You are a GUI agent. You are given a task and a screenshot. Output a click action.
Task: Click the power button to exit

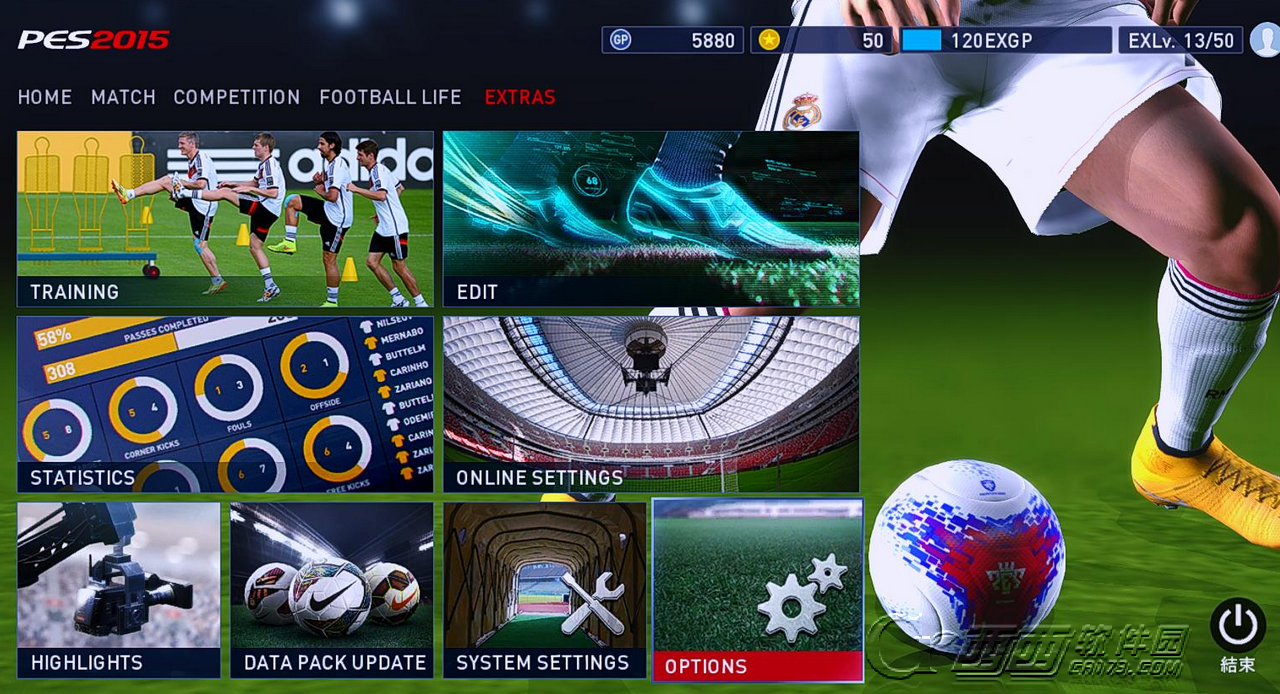[1237, 625]
